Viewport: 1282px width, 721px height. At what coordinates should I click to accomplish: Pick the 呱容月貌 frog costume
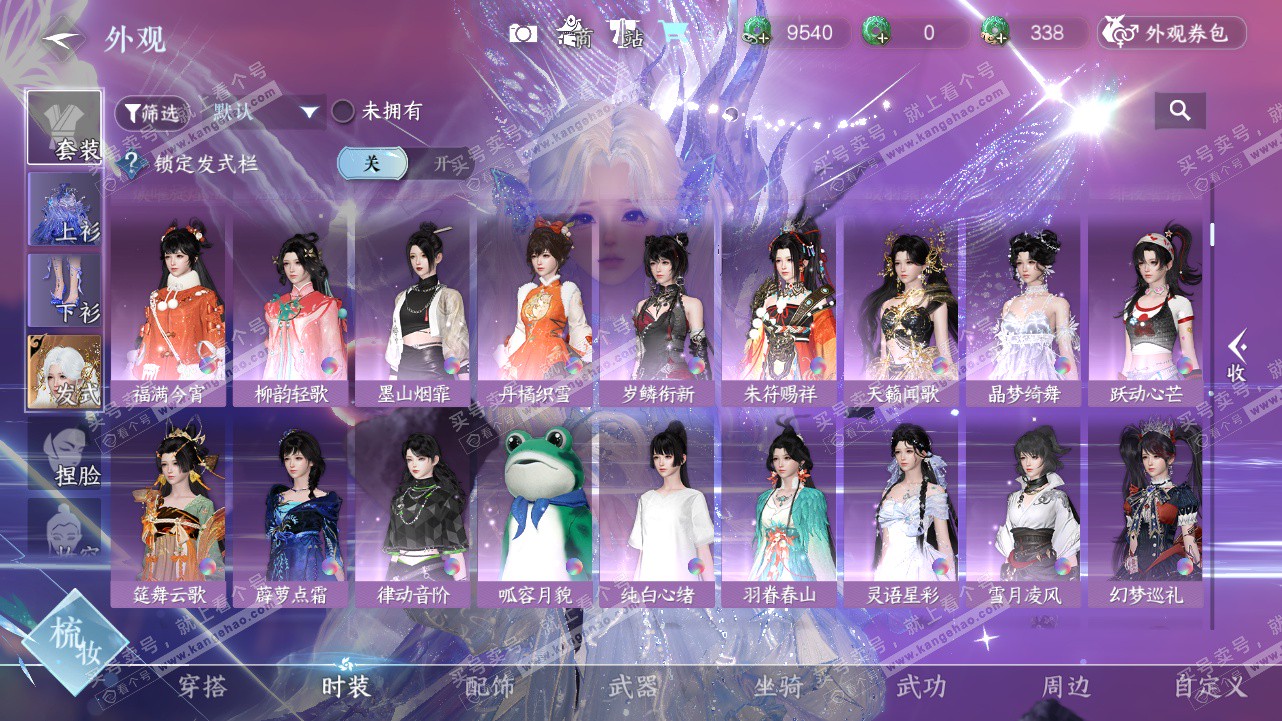535,512
